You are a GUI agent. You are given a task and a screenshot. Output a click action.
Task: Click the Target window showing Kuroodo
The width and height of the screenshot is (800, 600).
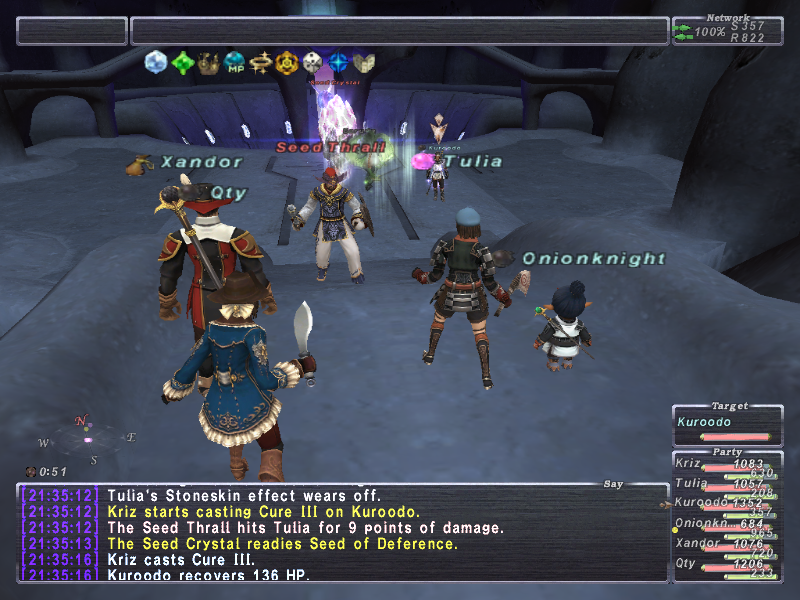click(x=726, y=422)
